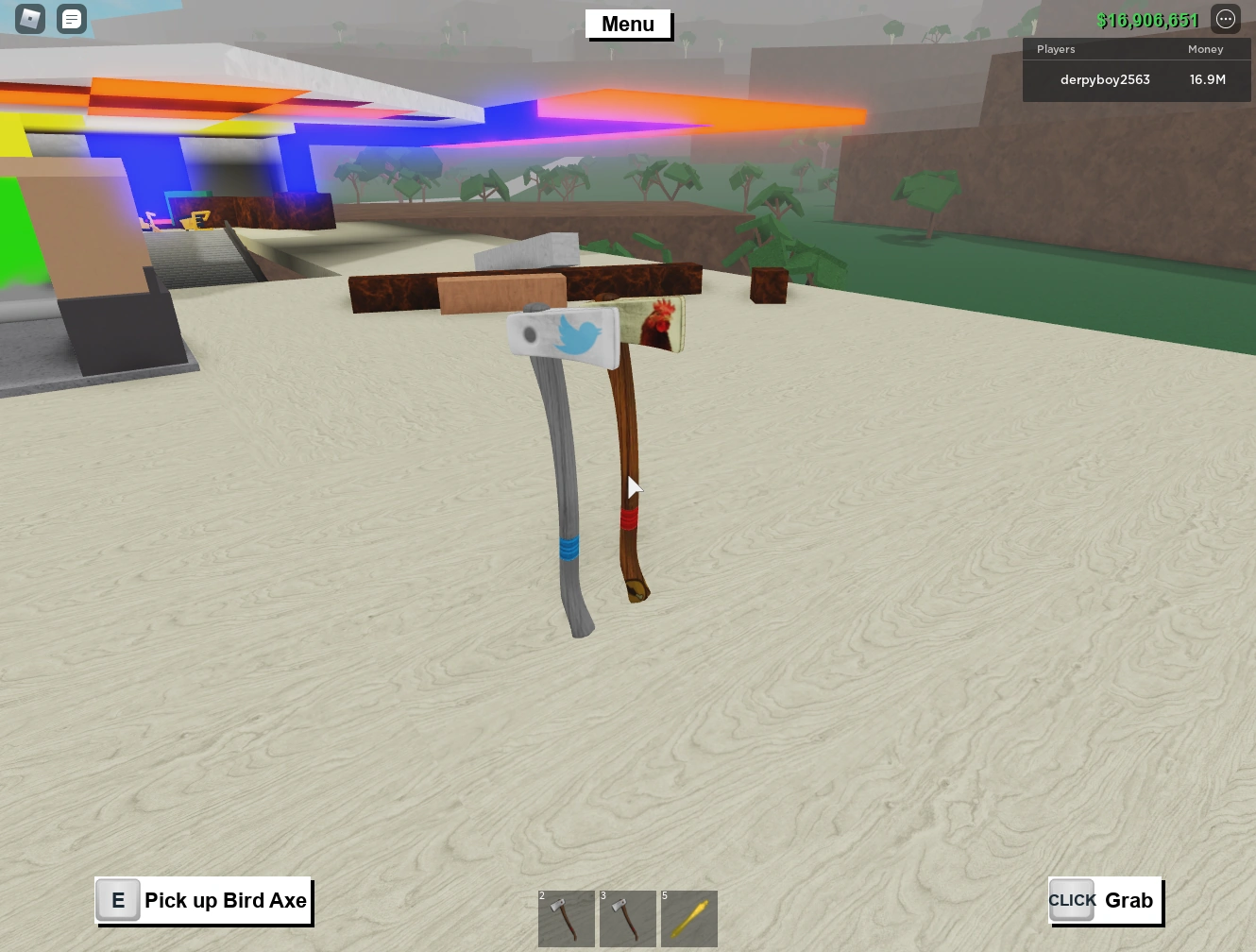
Task: Click the Twitter bird axe head
Action: point(565,337)
